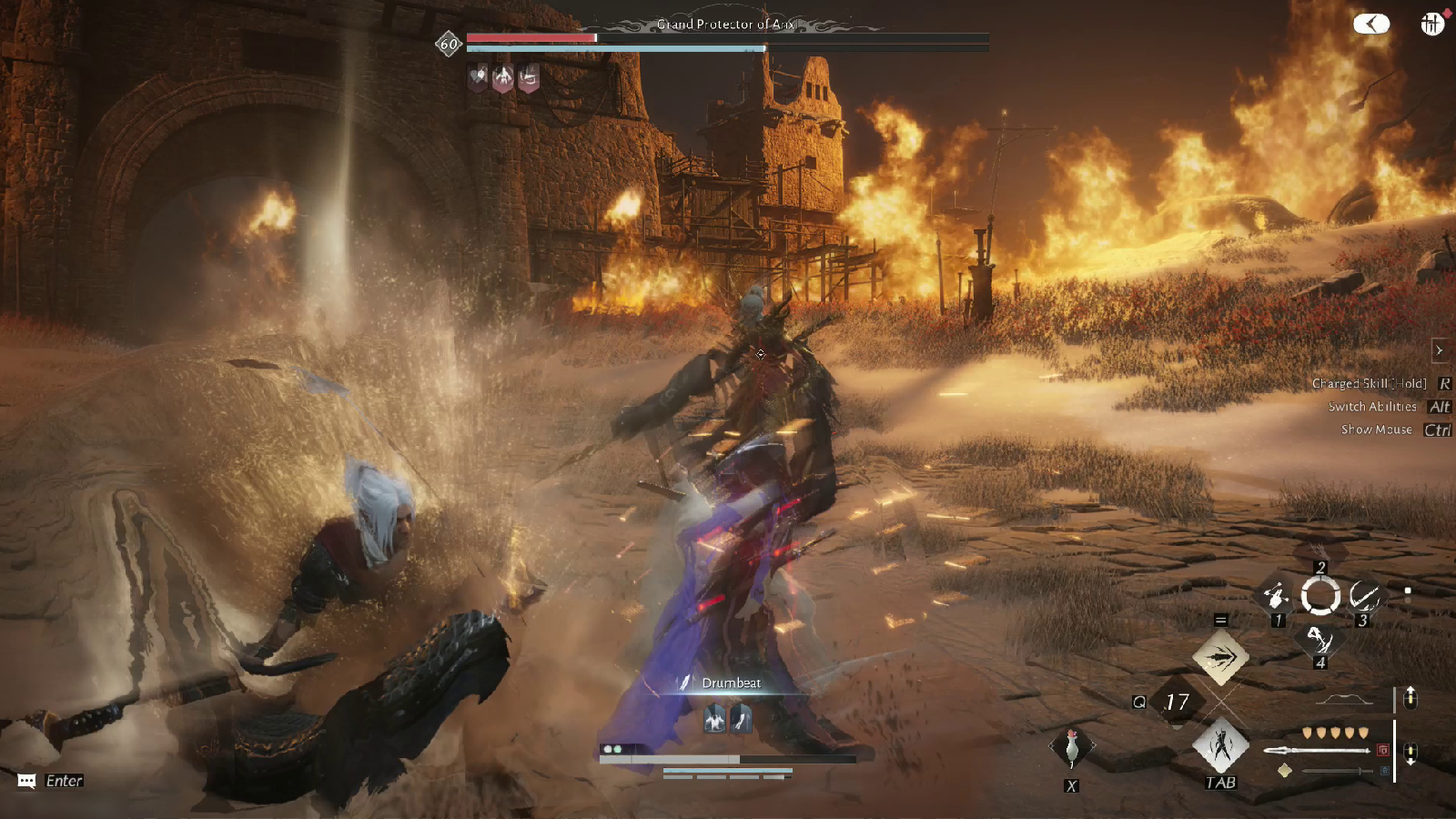
Task: Inspect the first boss status effect banner
Action: tap(478, 77)
